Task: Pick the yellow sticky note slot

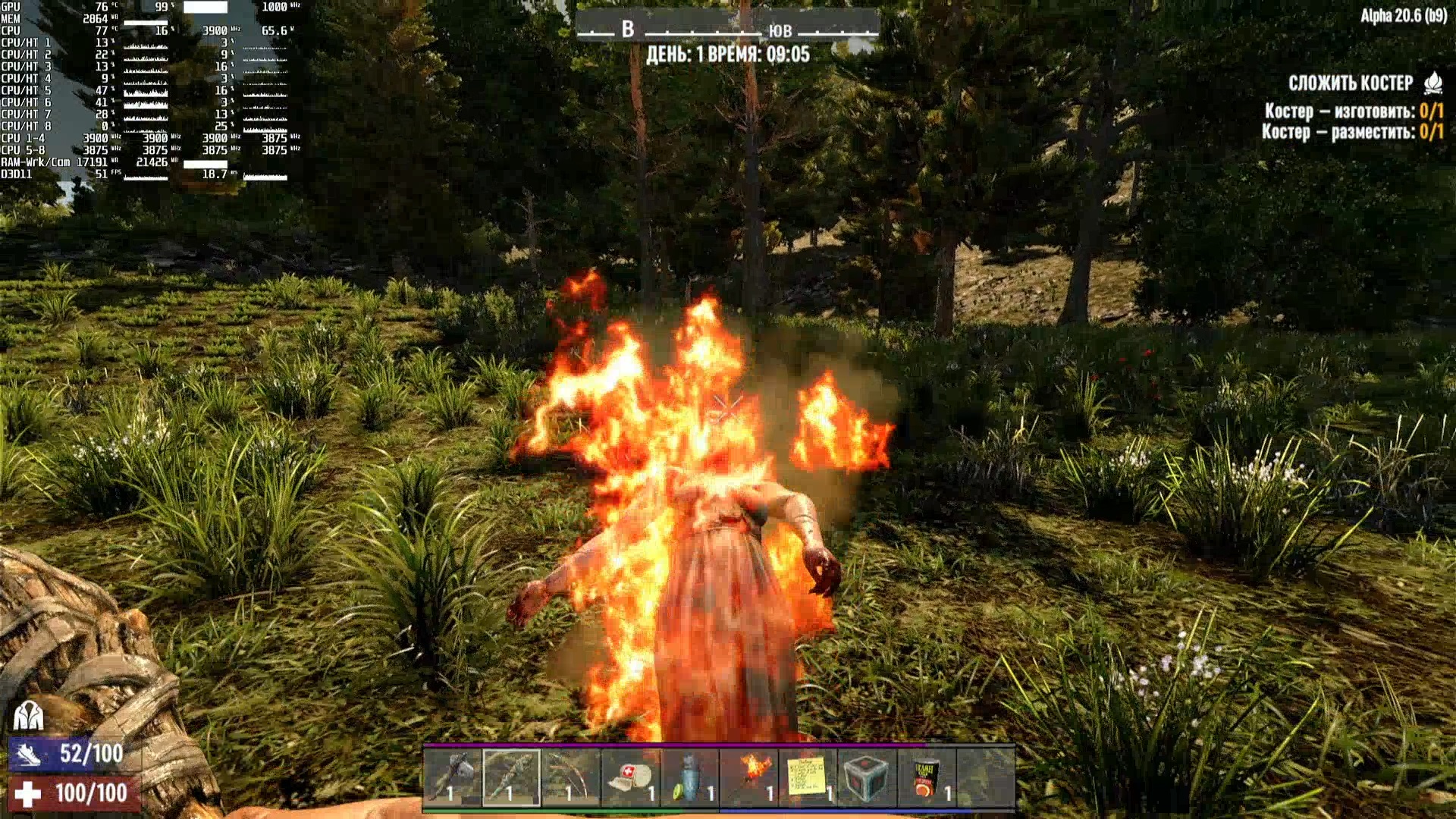Action: (x=808, y=777)
